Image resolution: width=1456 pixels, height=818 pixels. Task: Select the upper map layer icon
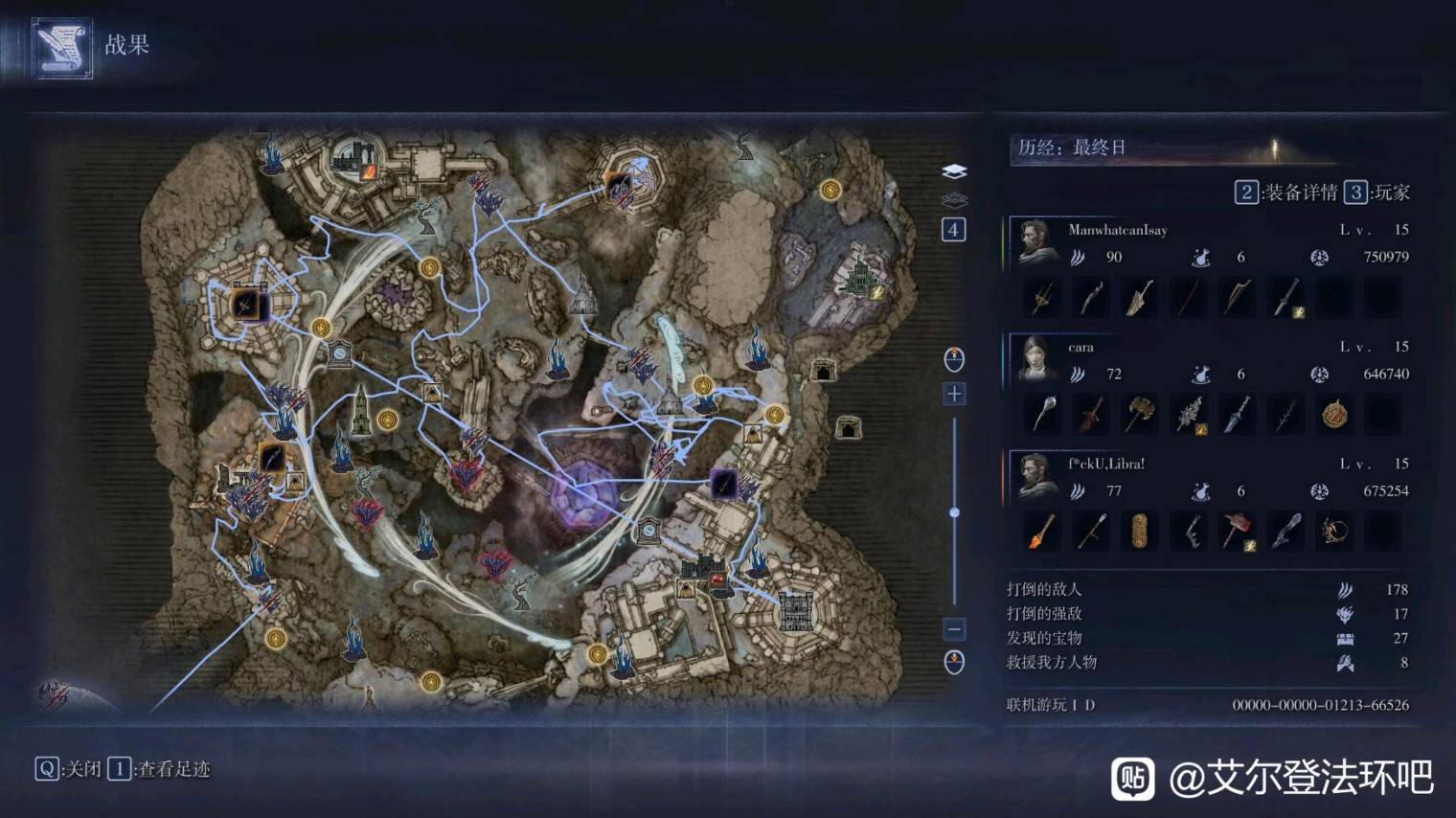pyautogui.click(x=954, y=171)
